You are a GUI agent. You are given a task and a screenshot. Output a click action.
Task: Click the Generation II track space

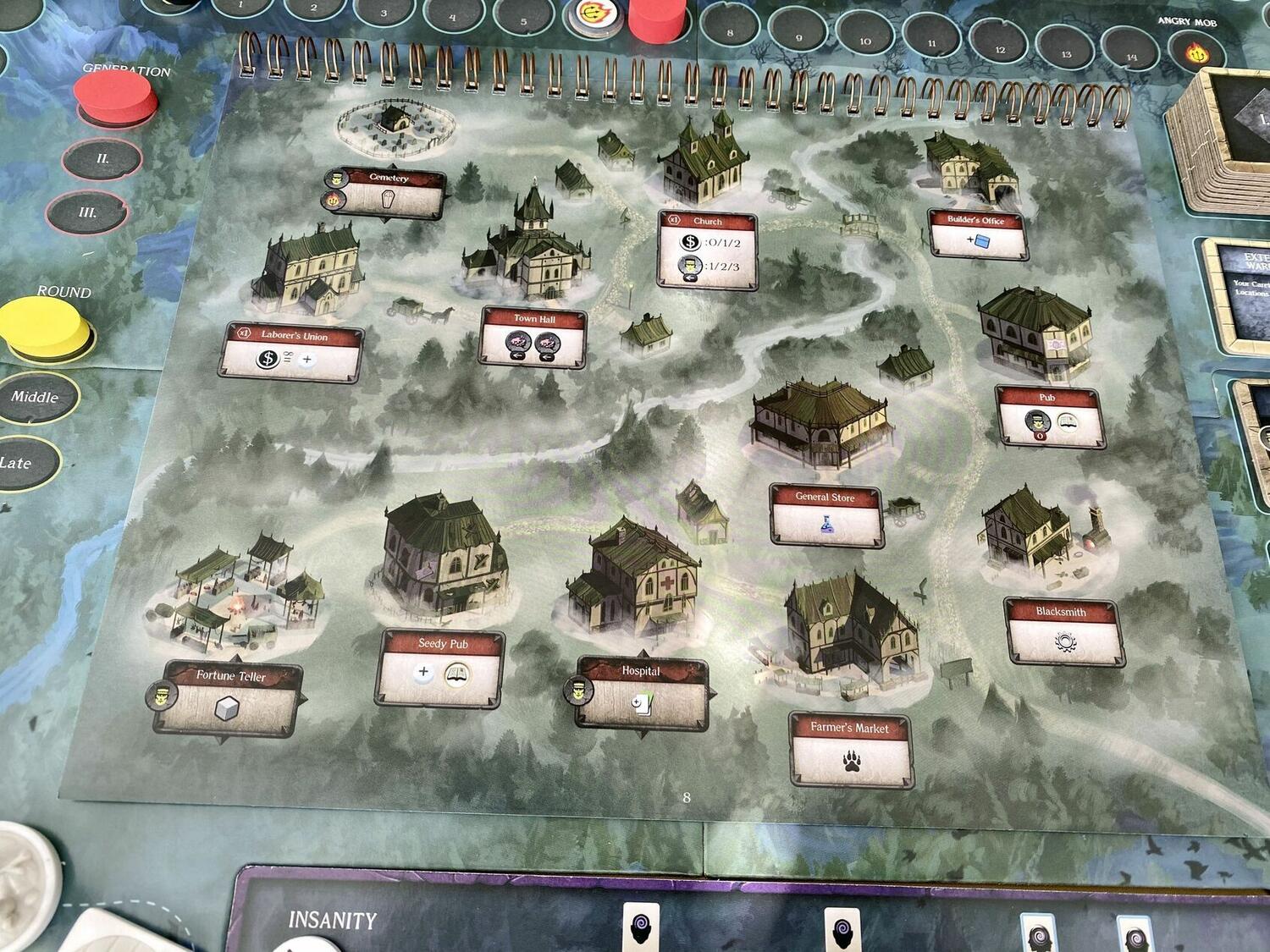pos(102,159)
